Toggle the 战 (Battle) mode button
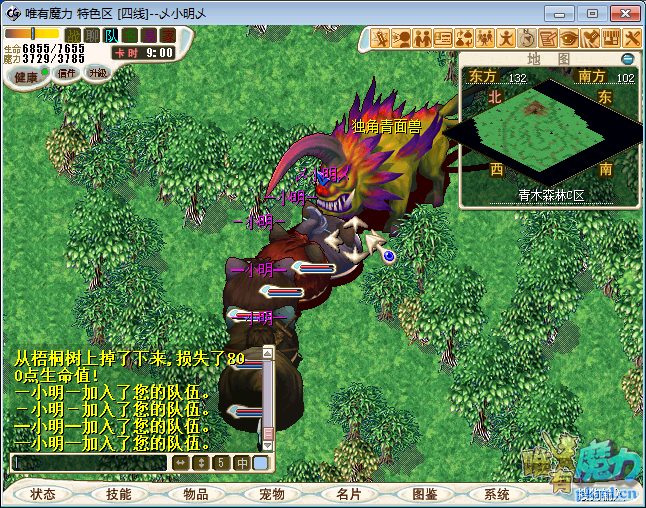646x508 pixels. [x=73, y=35]
